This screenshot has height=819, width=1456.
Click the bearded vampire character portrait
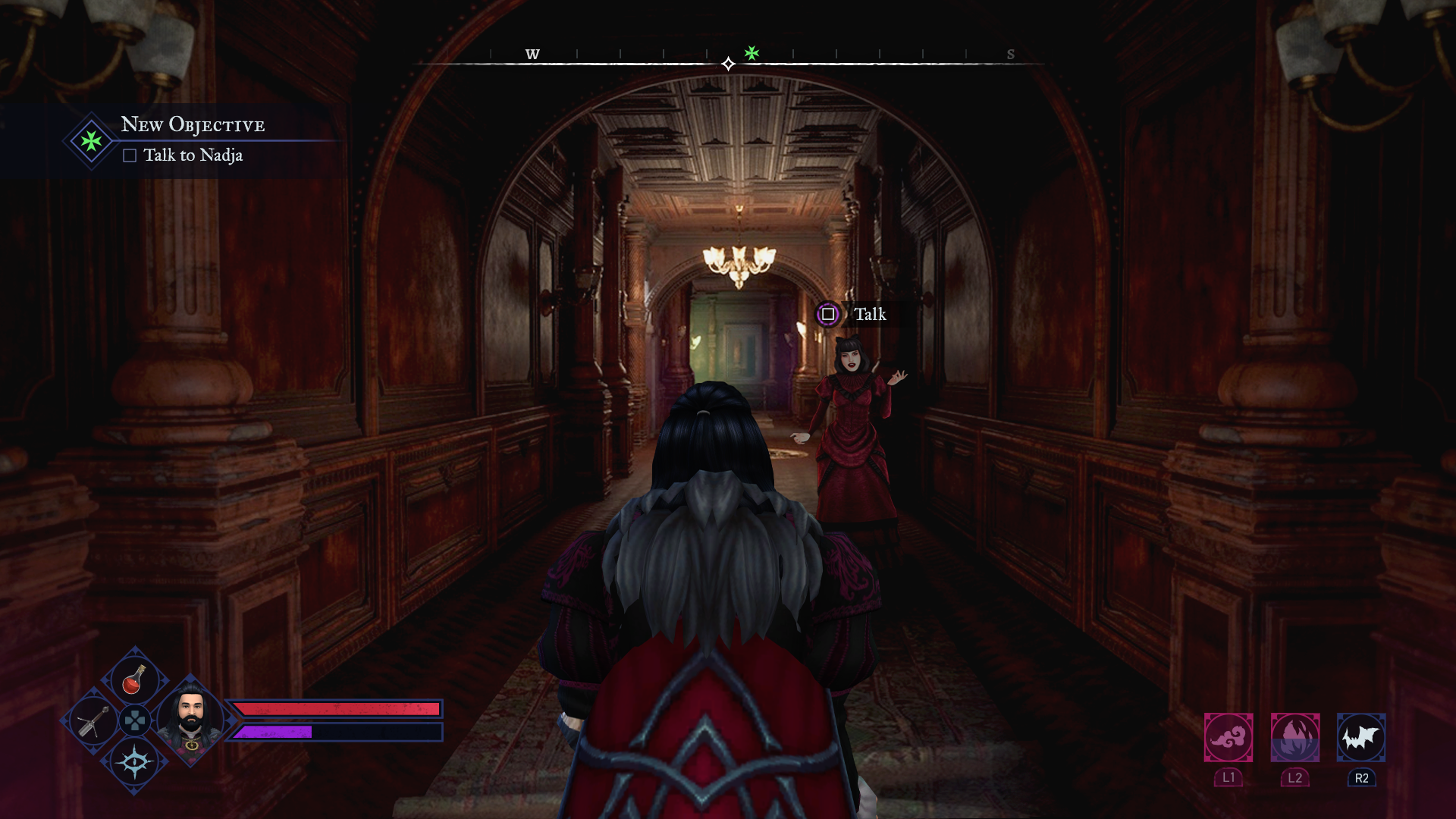click(190, 718)
